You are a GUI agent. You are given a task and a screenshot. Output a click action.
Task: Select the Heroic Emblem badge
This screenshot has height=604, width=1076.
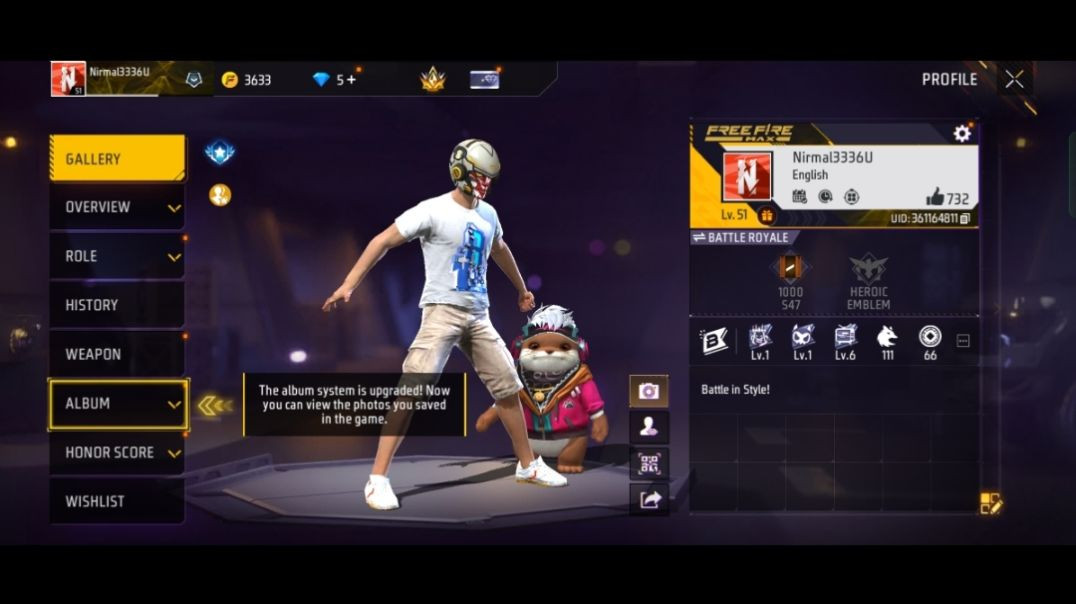tap(868, 281)
